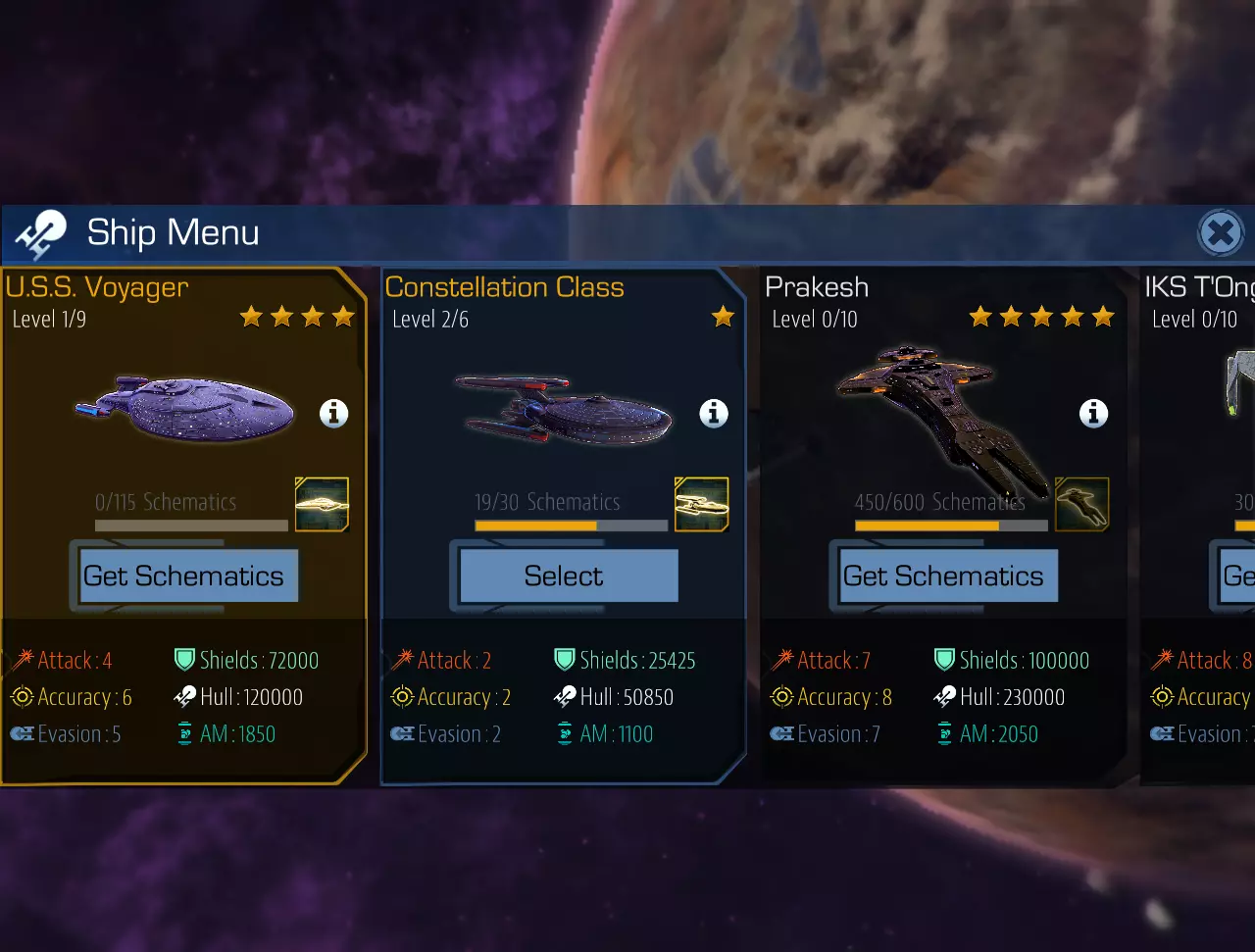Choose the U.S.S. Voyager ship image
1255x952 pixels.
(x=185, y=410)
